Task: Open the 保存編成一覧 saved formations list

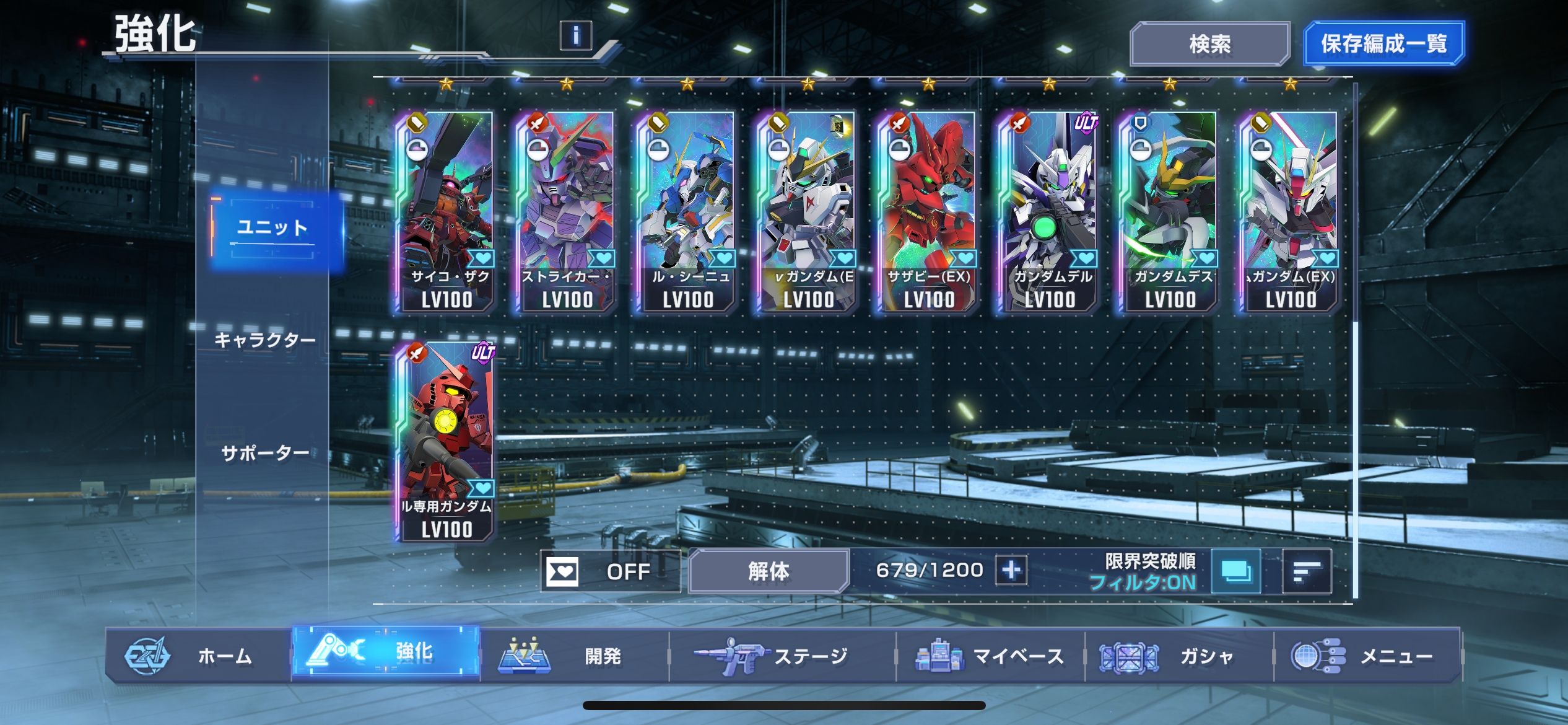Action: 1383,44
